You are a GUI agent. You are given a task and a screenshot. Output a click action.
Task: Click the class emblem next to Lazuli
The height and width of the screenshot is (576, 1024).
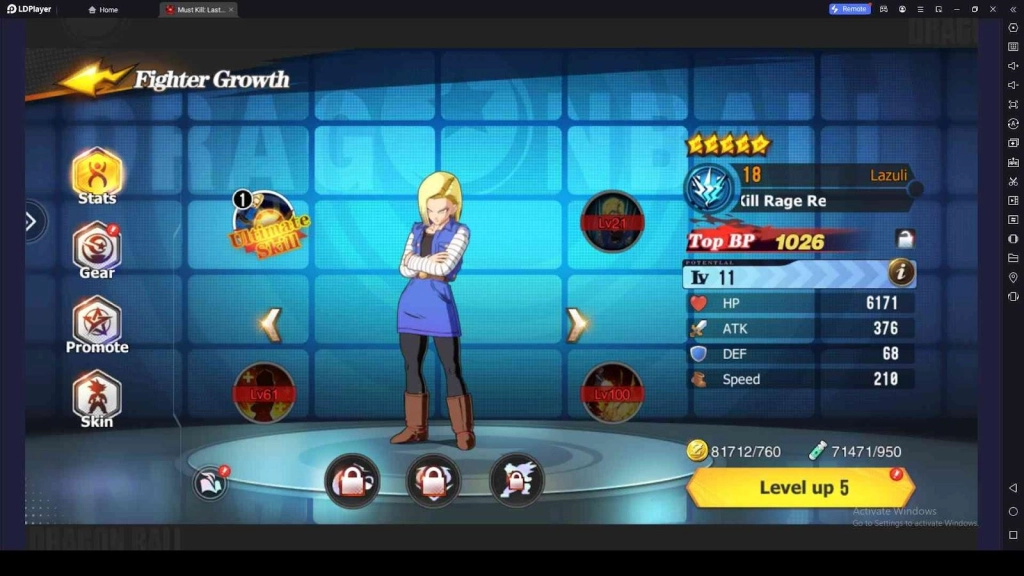[x=710, y=189]
